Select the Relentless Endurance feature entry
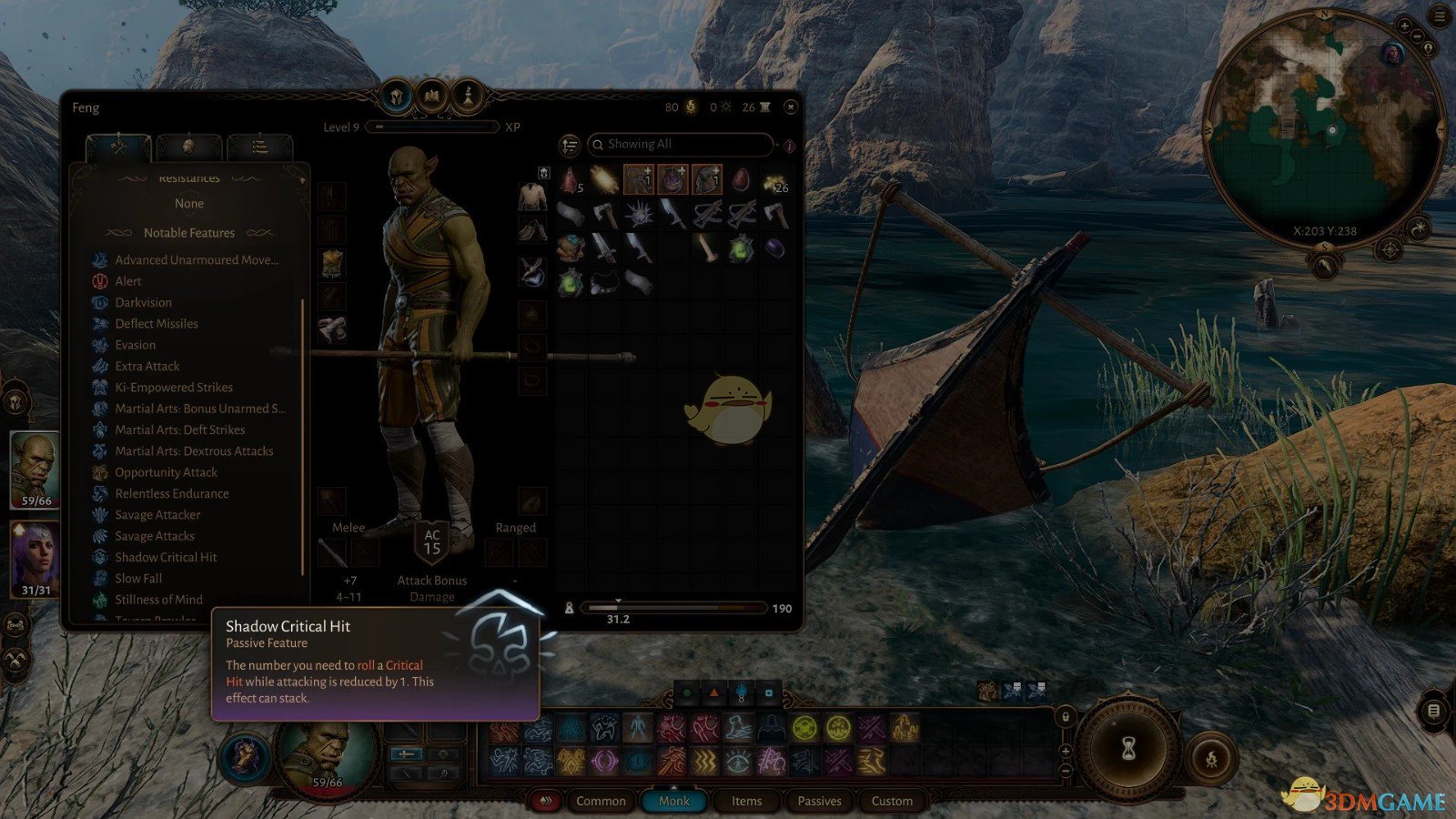 point(171,493)
